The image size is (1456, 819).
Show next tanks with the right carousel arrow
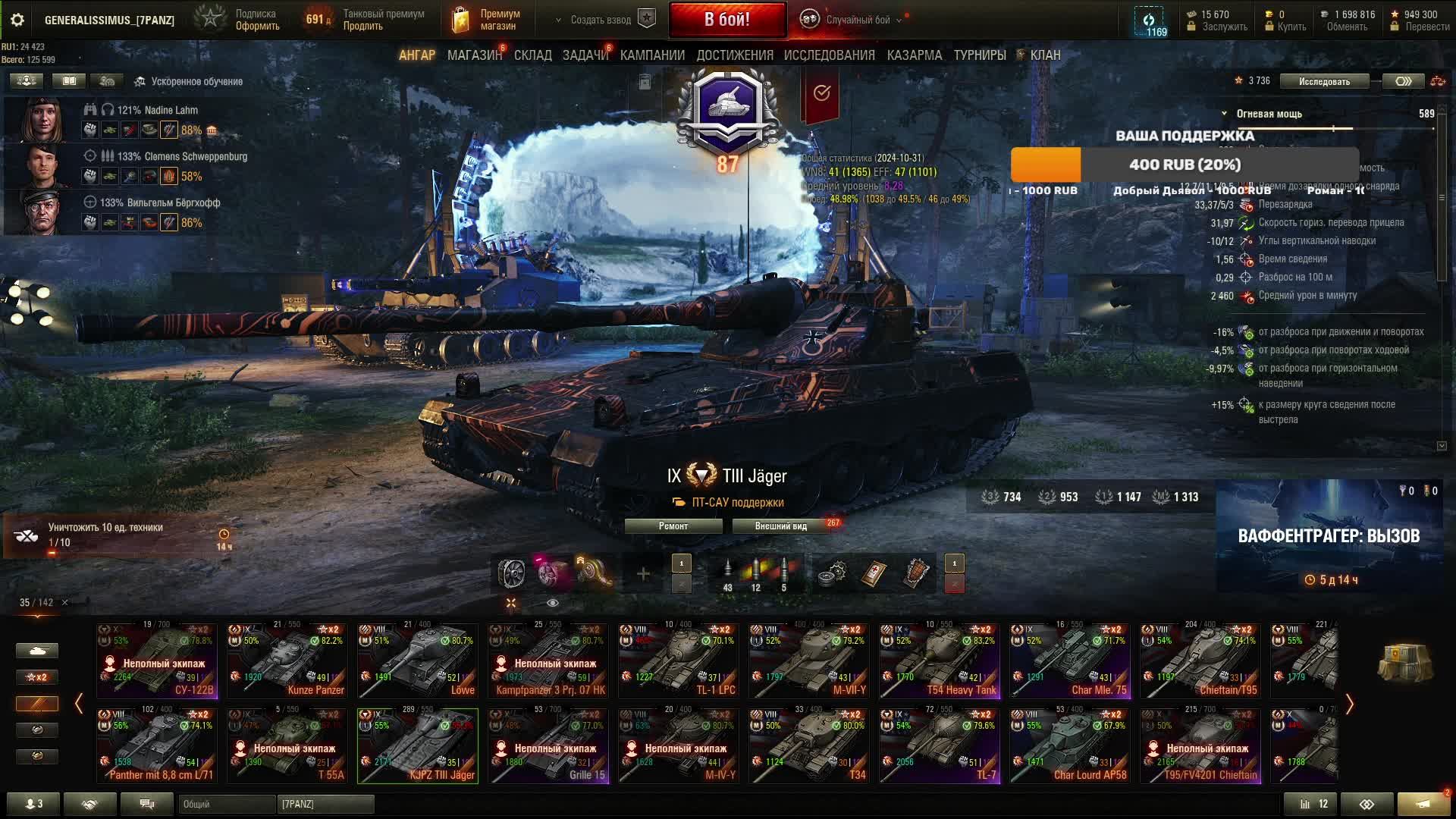tap(1349, 704)
